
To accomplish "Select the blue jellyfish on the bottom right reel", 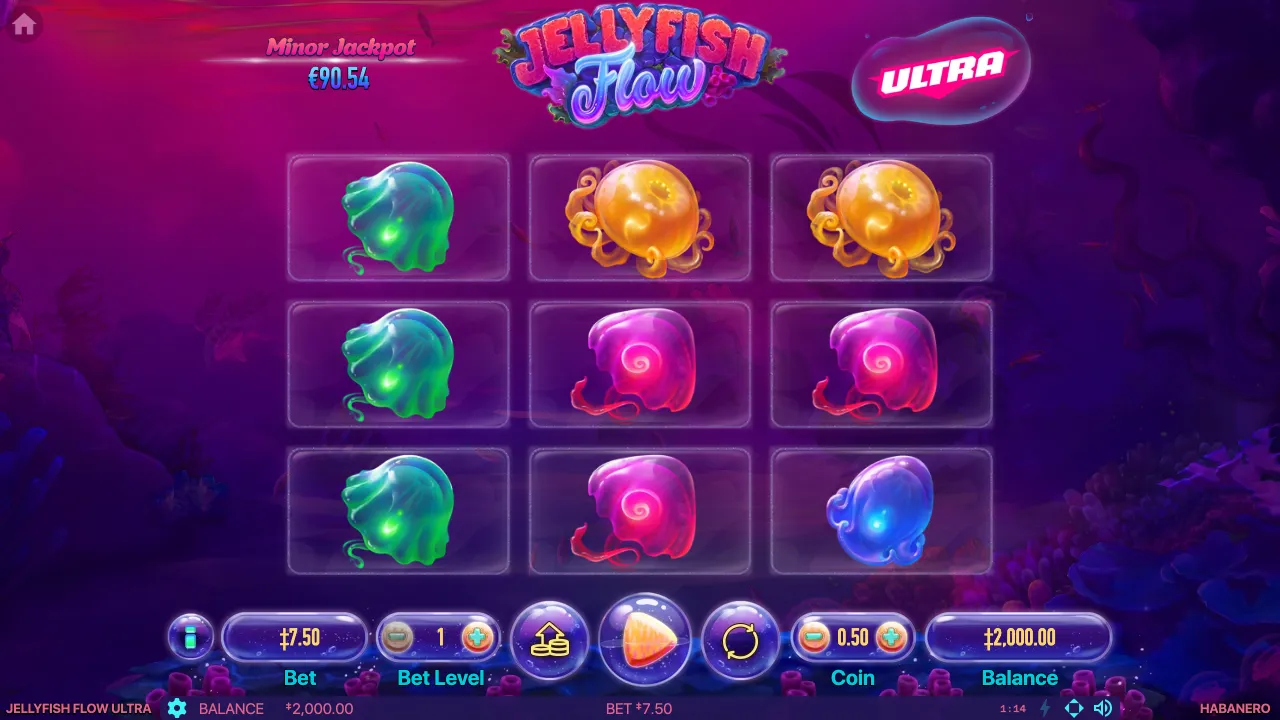I will [x=881, y=510].
